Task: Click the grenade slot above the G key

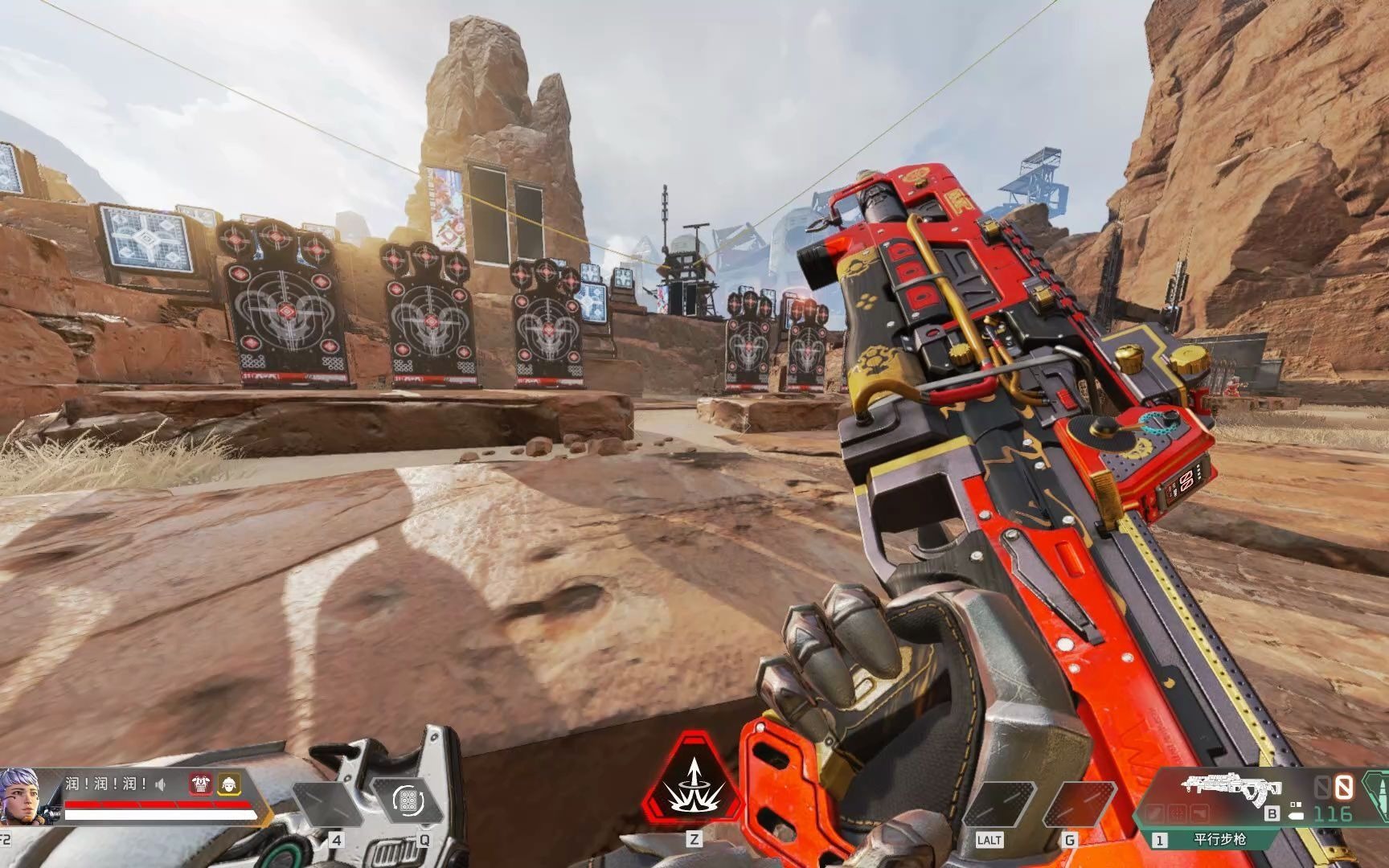Action: click(1078, 804)
